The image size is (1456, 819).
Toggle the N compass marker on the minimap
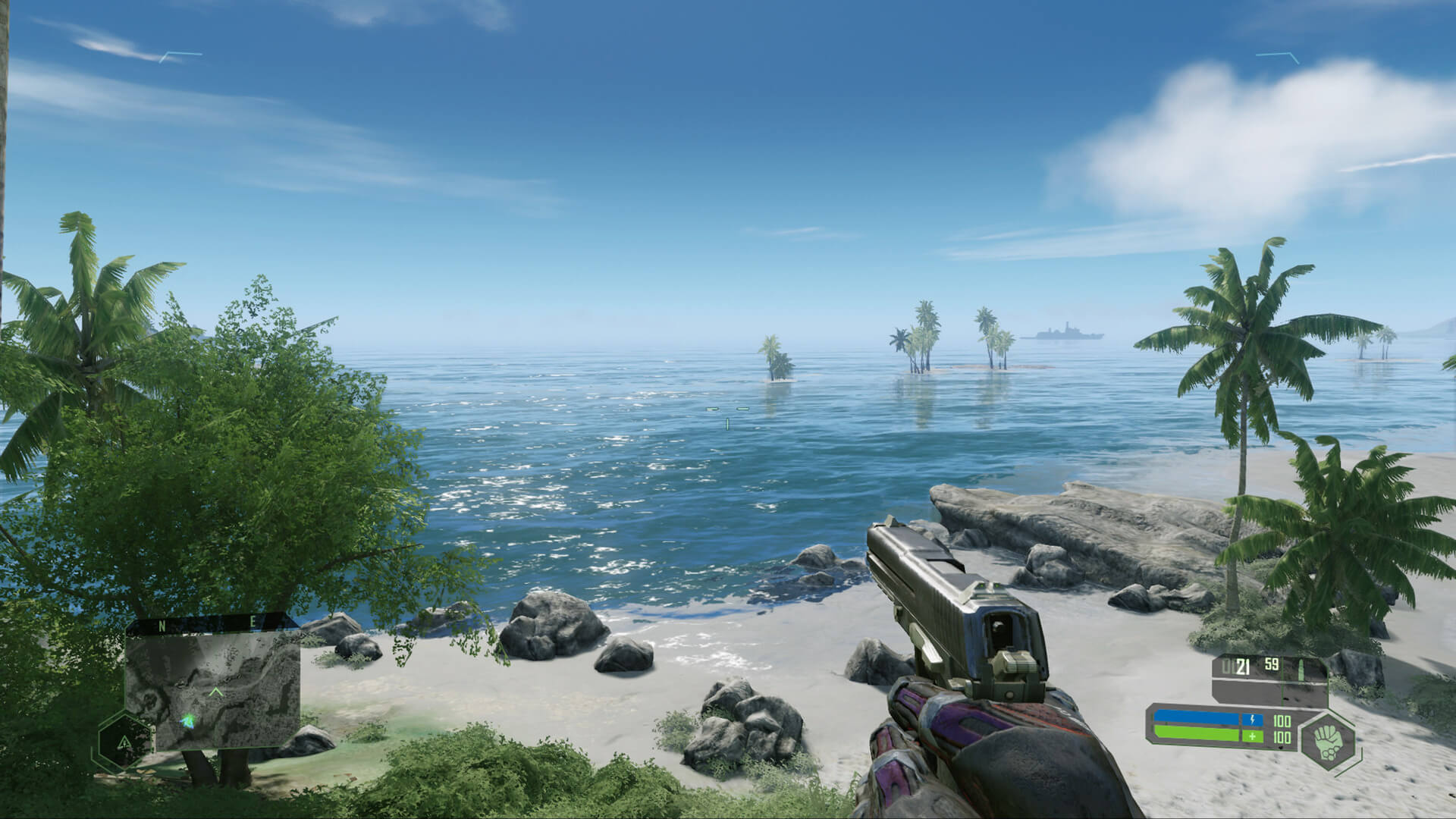coord(161,624)
